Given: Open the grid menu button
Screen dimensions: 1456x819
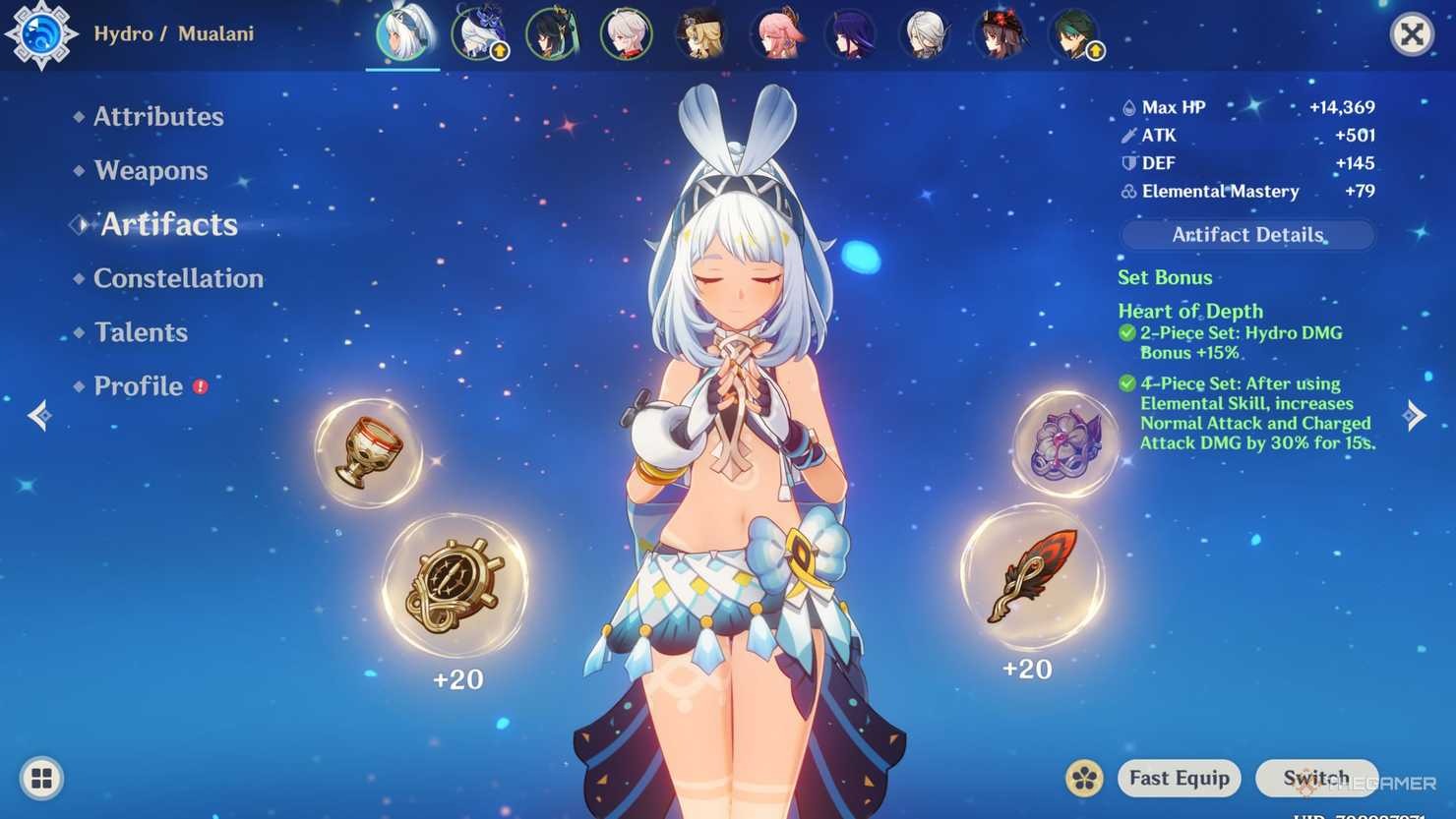Looking at the screenshot, I should coord(41,779).
